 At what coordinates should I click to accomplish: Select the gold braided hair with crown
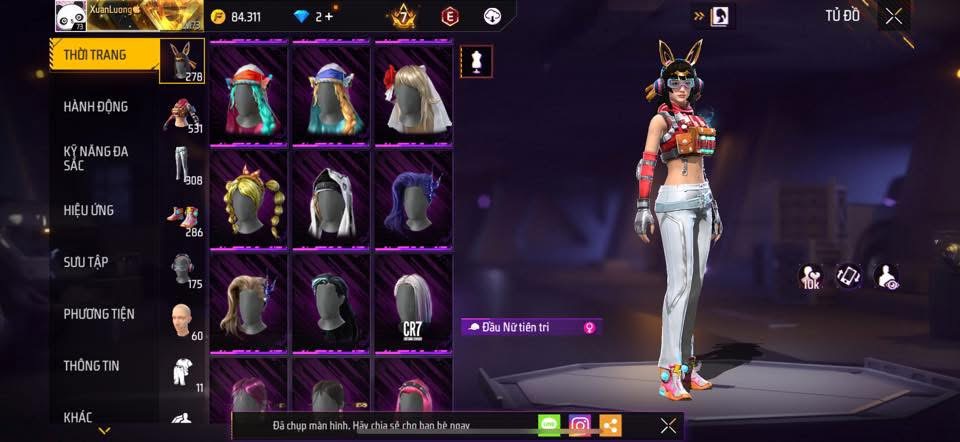point(249,200)
